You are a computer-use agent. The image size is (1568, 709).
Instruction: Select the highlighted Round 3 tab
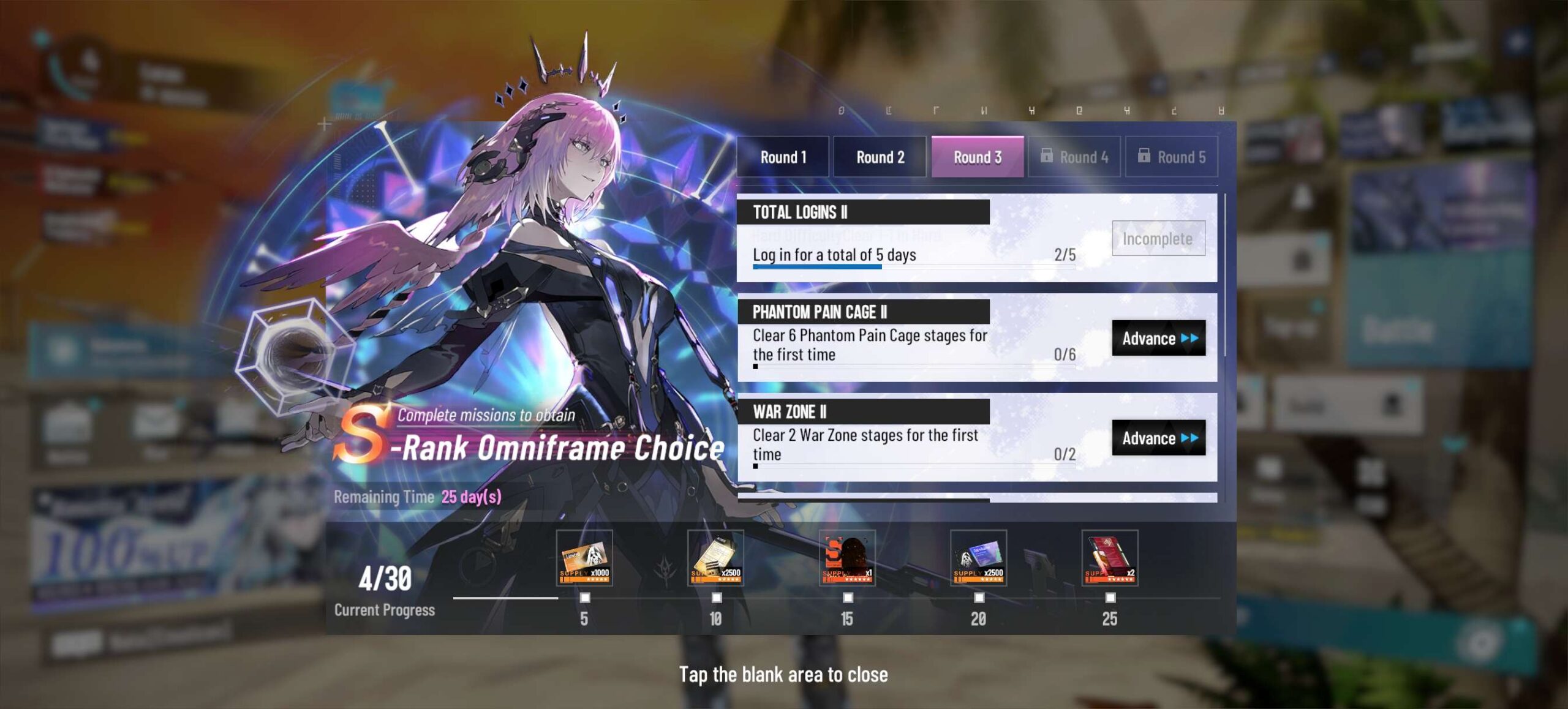point(977,157)
